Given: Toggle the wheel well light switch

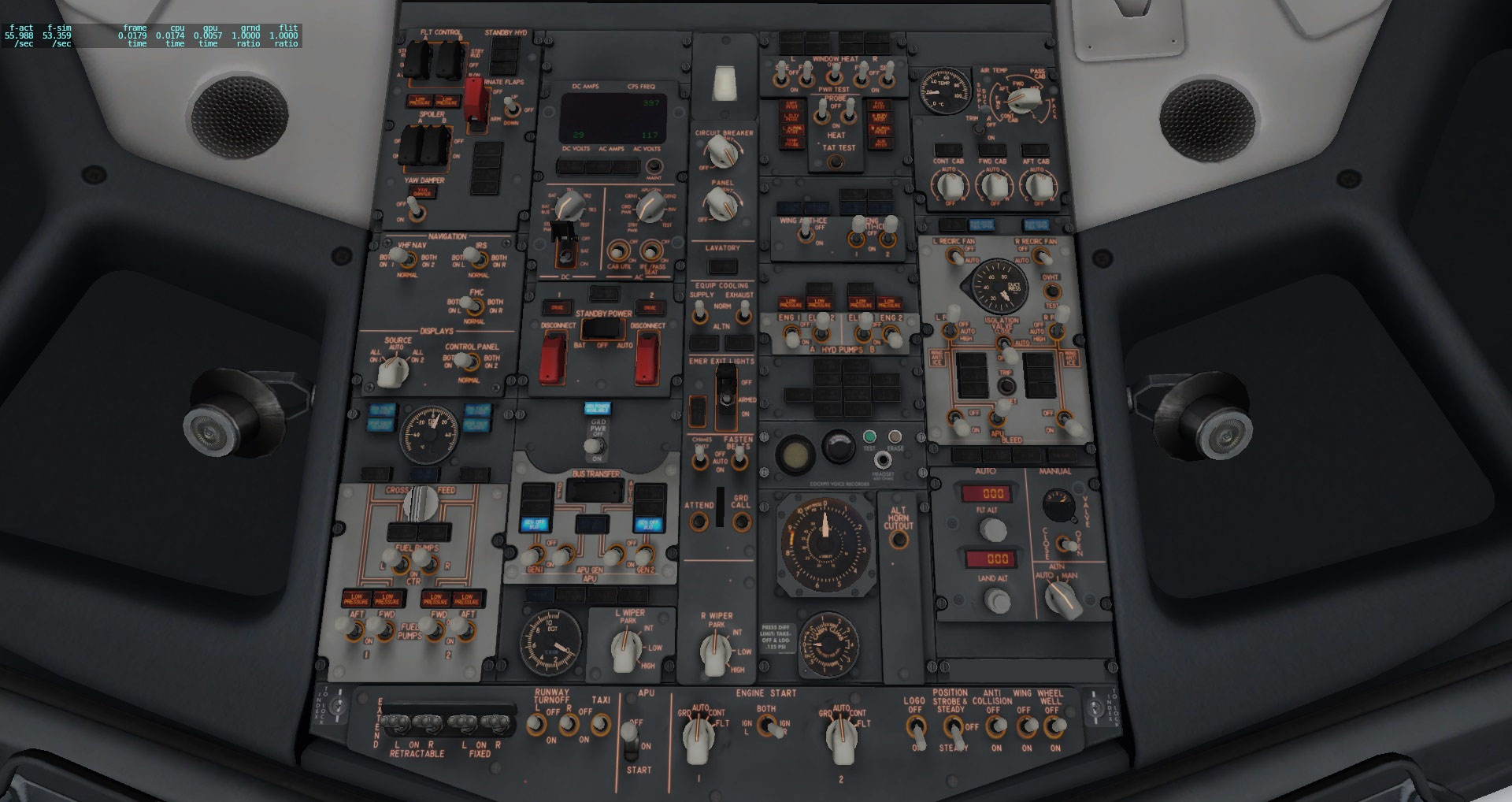Looking at the screenshot, I should click(x=1054, y=726).
